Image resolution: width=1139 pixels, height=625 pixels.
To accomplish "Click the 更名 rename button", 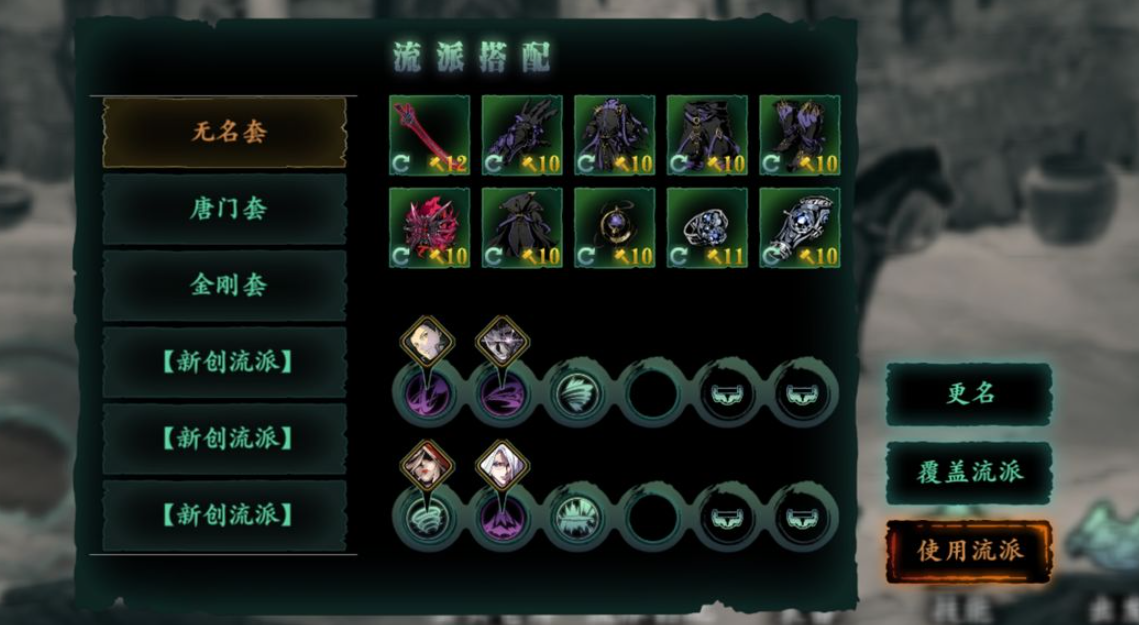I will click(x=969, y=394).
